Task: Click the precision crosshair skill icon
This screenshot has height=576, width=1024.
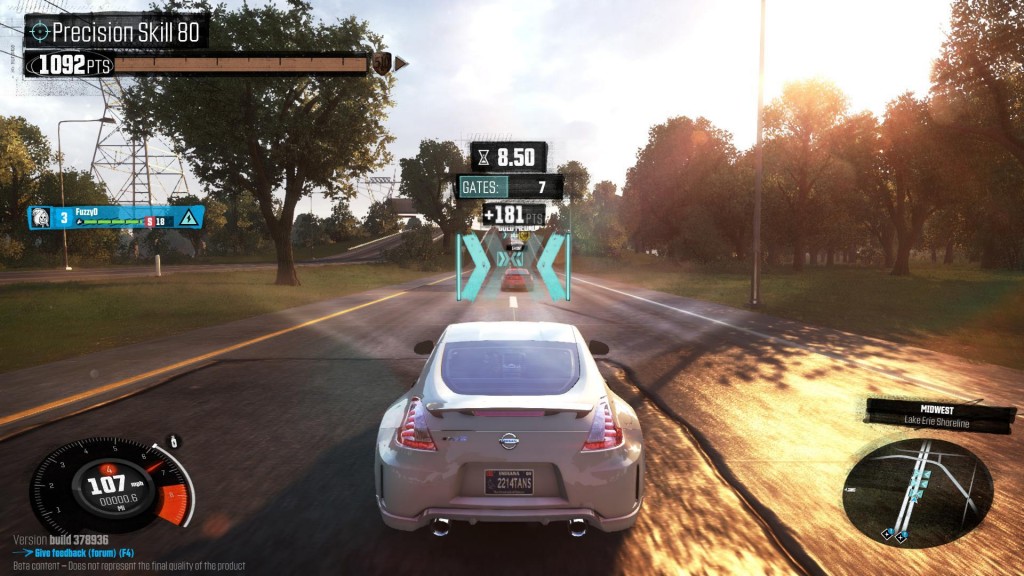Action: pos(40,31)
